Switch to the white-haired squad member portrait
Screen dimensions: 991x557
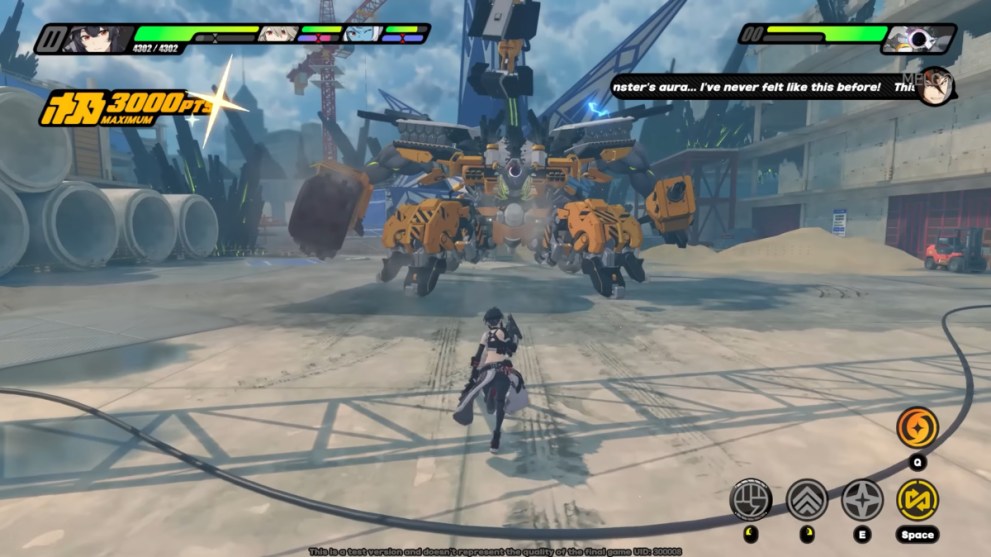pos(278,34)
